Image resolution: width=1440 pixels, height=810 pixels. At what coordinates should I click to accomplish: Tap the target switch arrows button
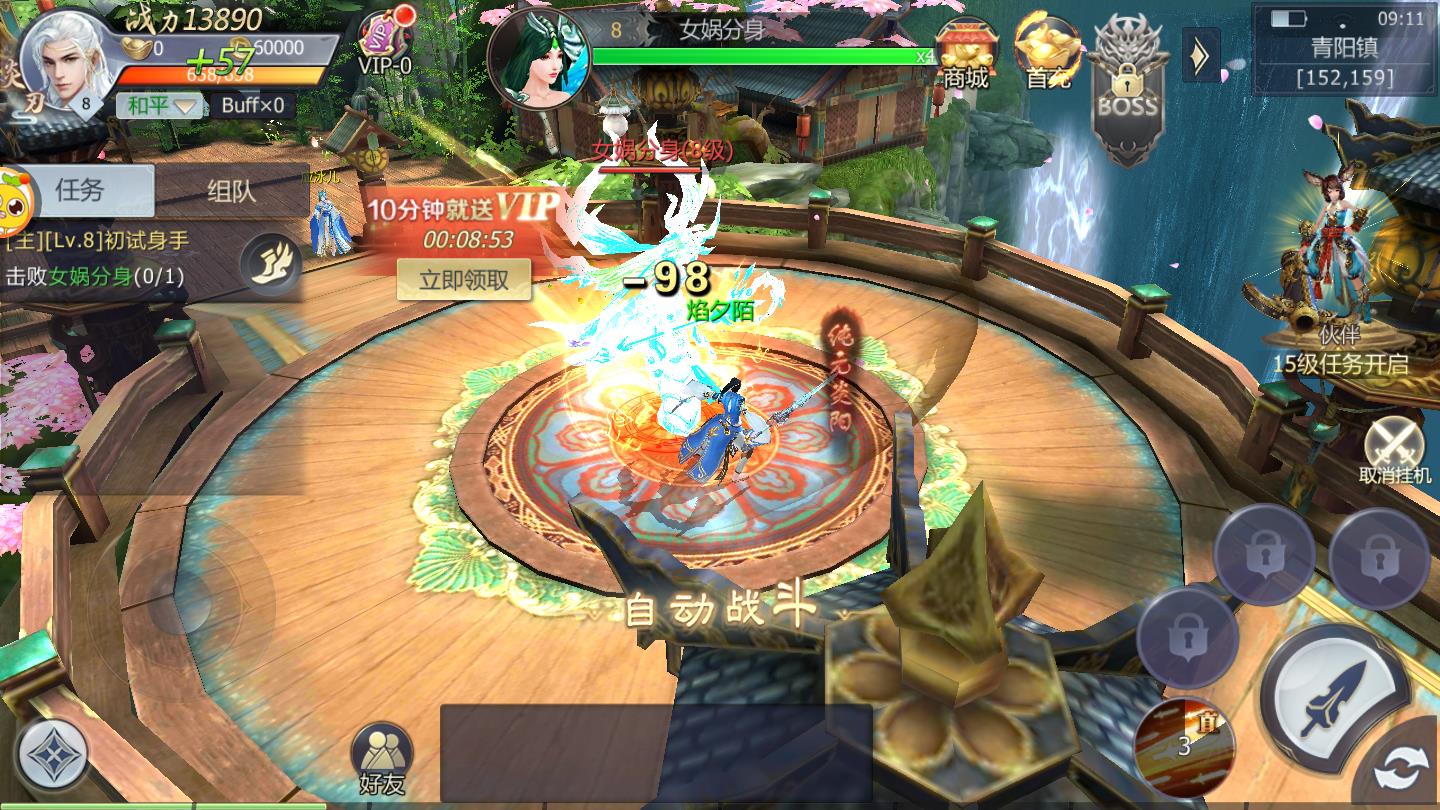pyautogui.click(x=1402, y=772)
